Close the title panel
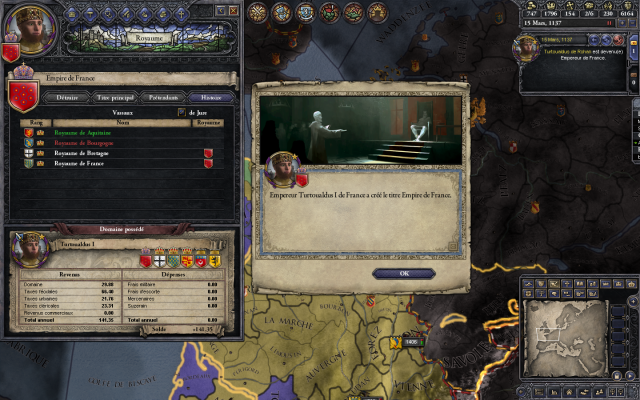Screen dimensions: 640x400 click(x=234, y=9)
